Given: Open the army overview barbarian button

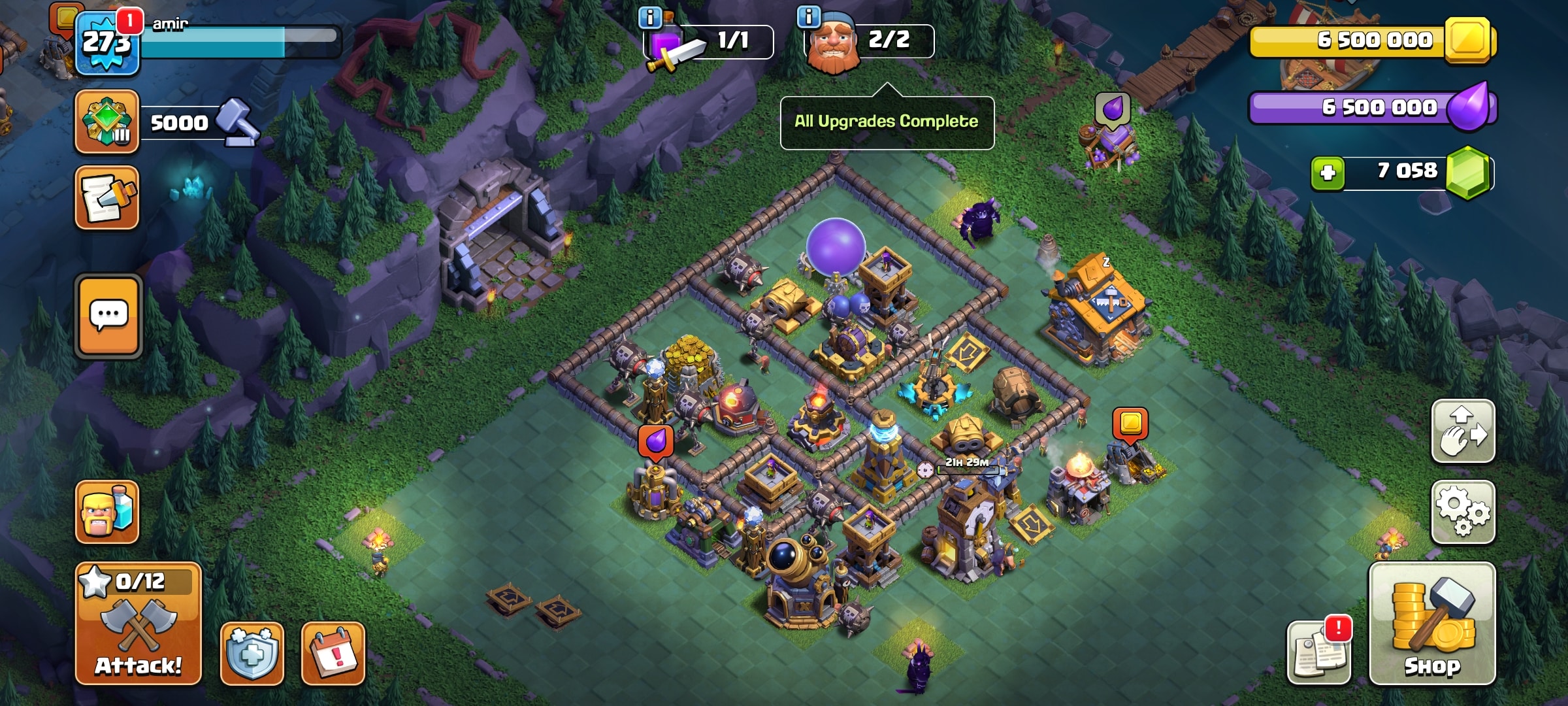Looking at the screenshot, I should [x=106, y=512].
